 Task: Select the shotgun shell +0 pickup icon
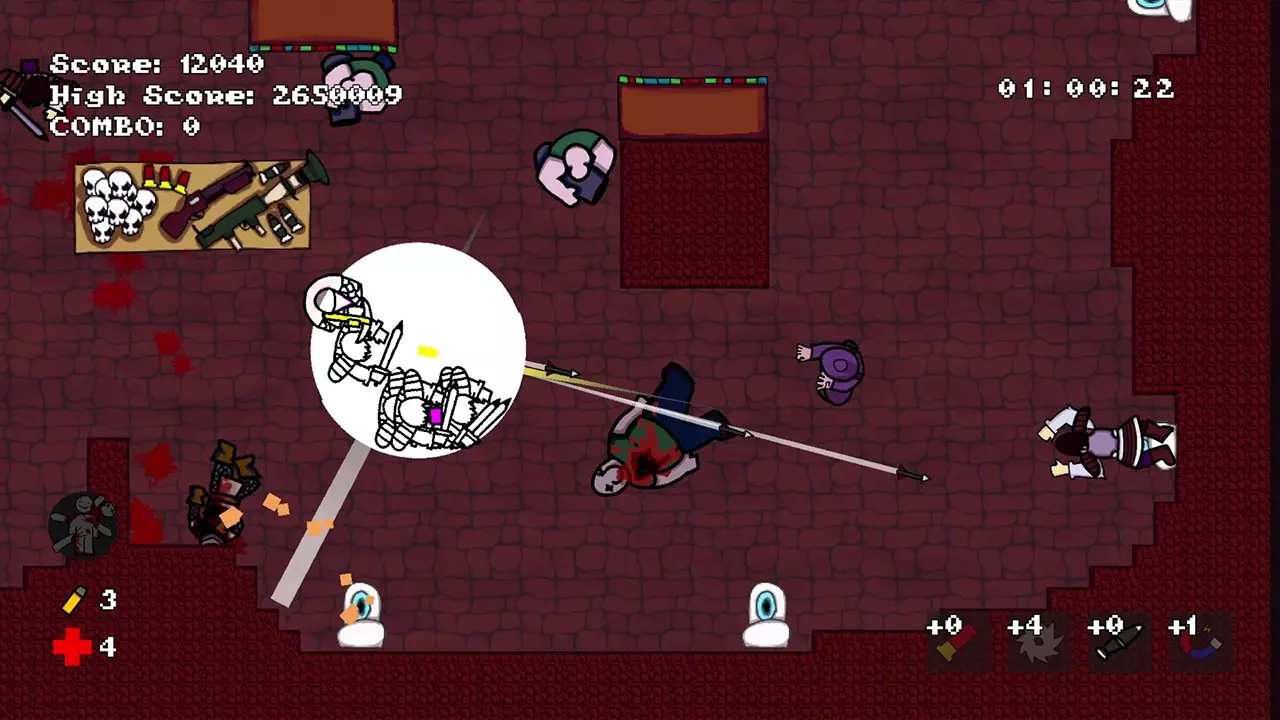[x=955, y=640]
